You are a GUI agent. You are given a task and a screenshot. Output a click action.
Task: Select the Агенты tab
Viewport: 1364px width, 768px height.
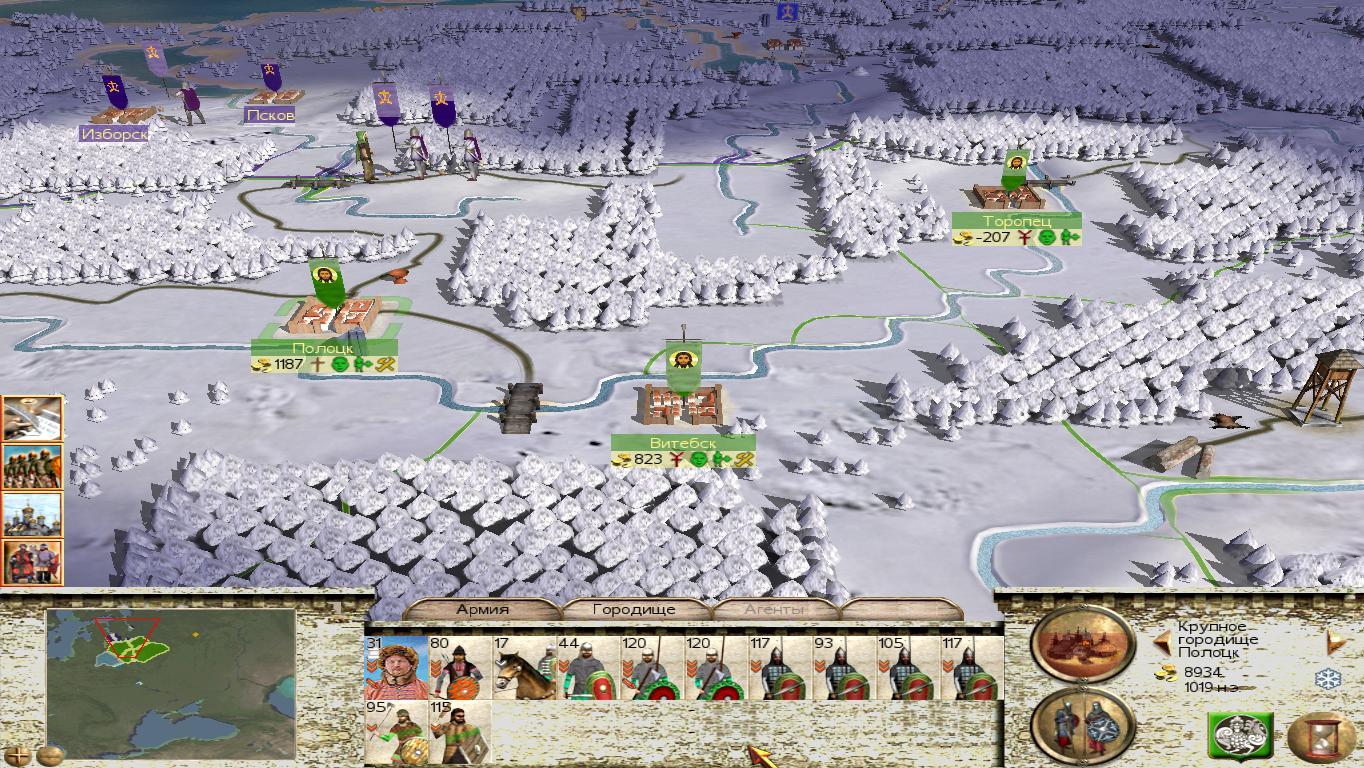pos(774,609)
